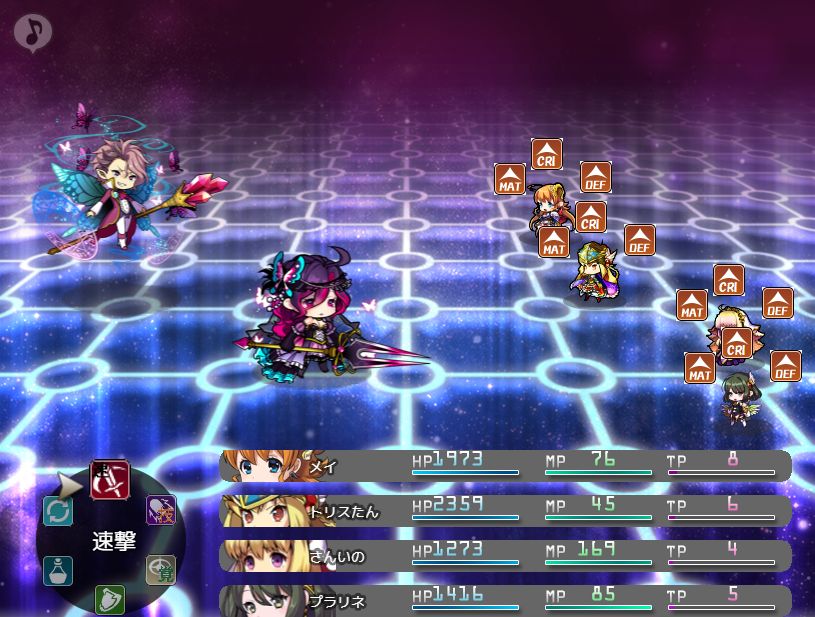
Task: Activate the green shield guard command
Action: [109, 600]
